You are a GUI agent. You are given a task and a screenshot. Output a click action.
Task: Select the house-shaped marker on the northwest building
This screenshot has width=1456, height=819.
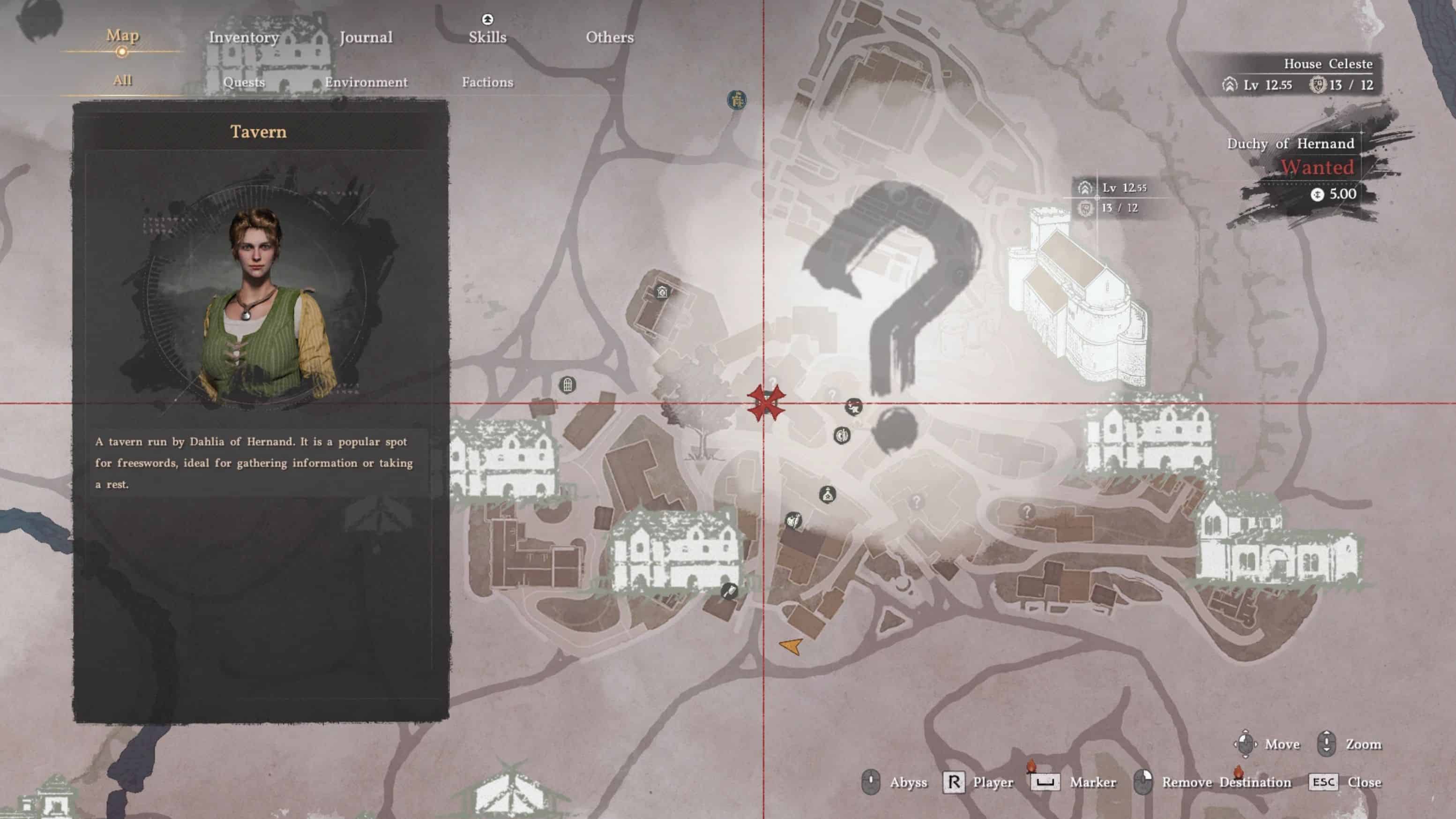[662, 293]
